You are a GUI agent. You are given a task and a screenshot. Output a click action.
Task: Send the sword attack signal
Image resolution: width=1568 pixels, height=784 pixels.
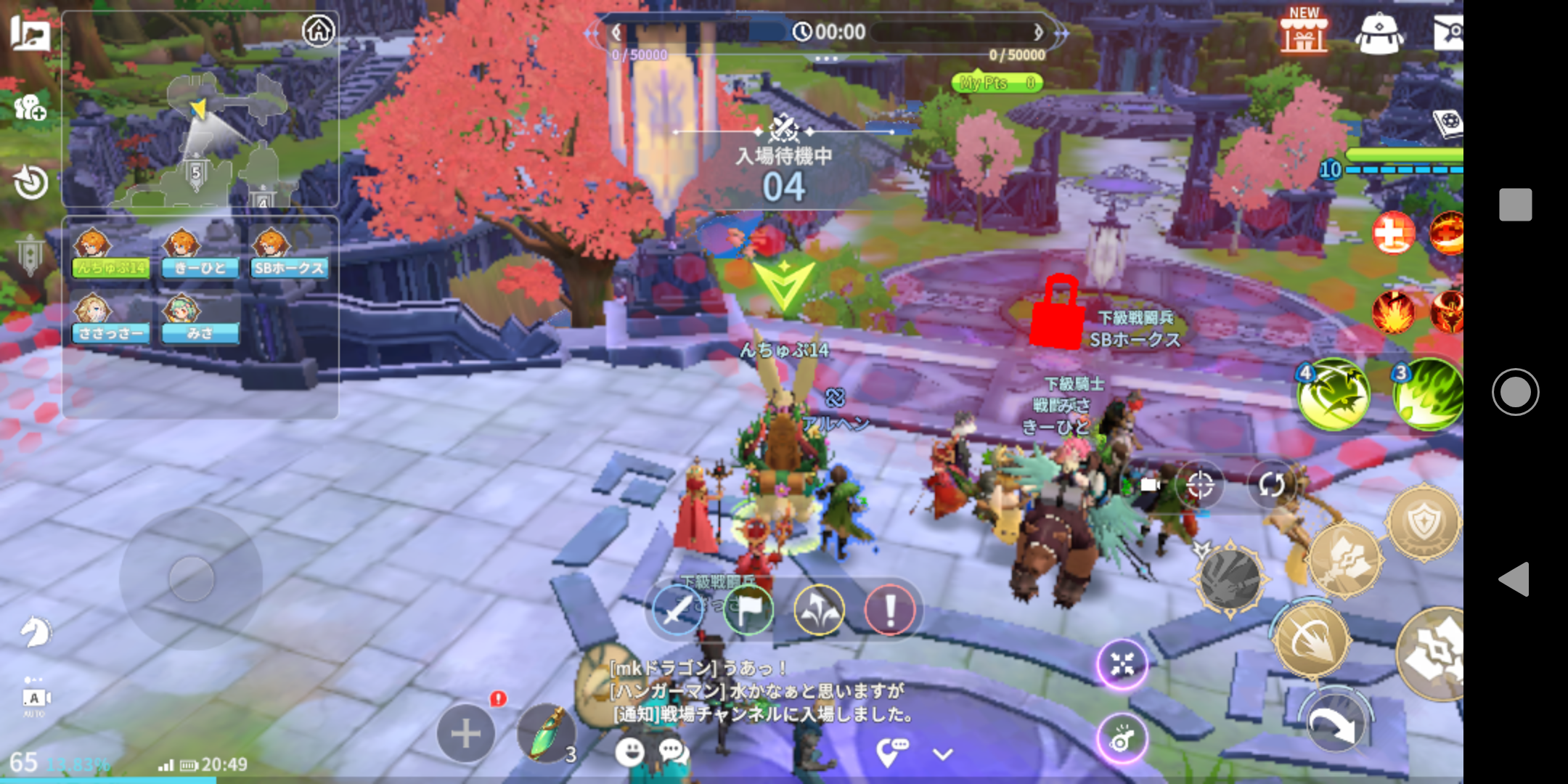pyautogui.click(x=677, y=610)
